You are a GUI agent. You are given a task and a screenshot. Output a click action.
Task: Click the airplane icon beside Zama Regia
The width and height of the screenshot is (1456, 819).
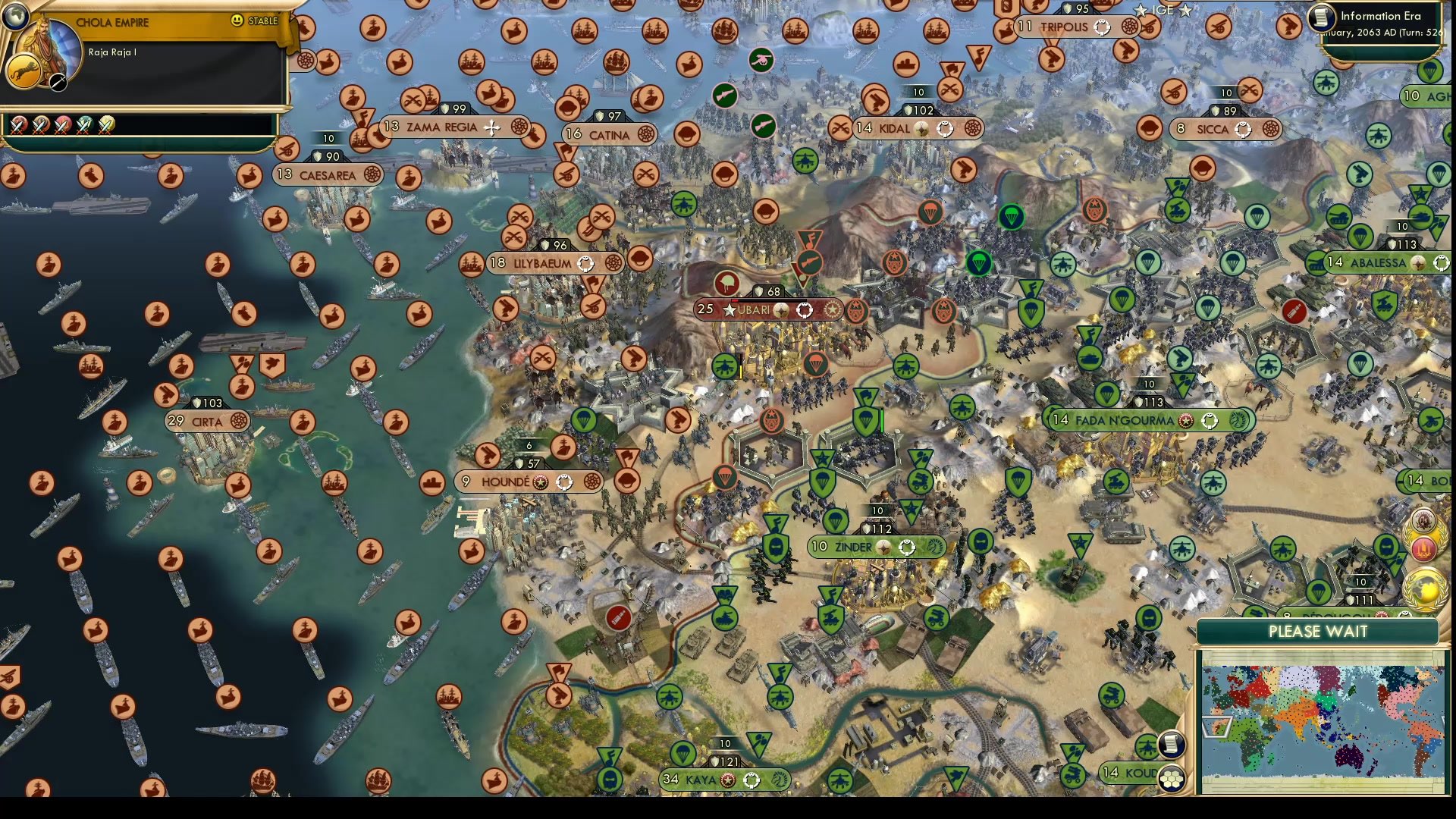click(x=492, y=127)
